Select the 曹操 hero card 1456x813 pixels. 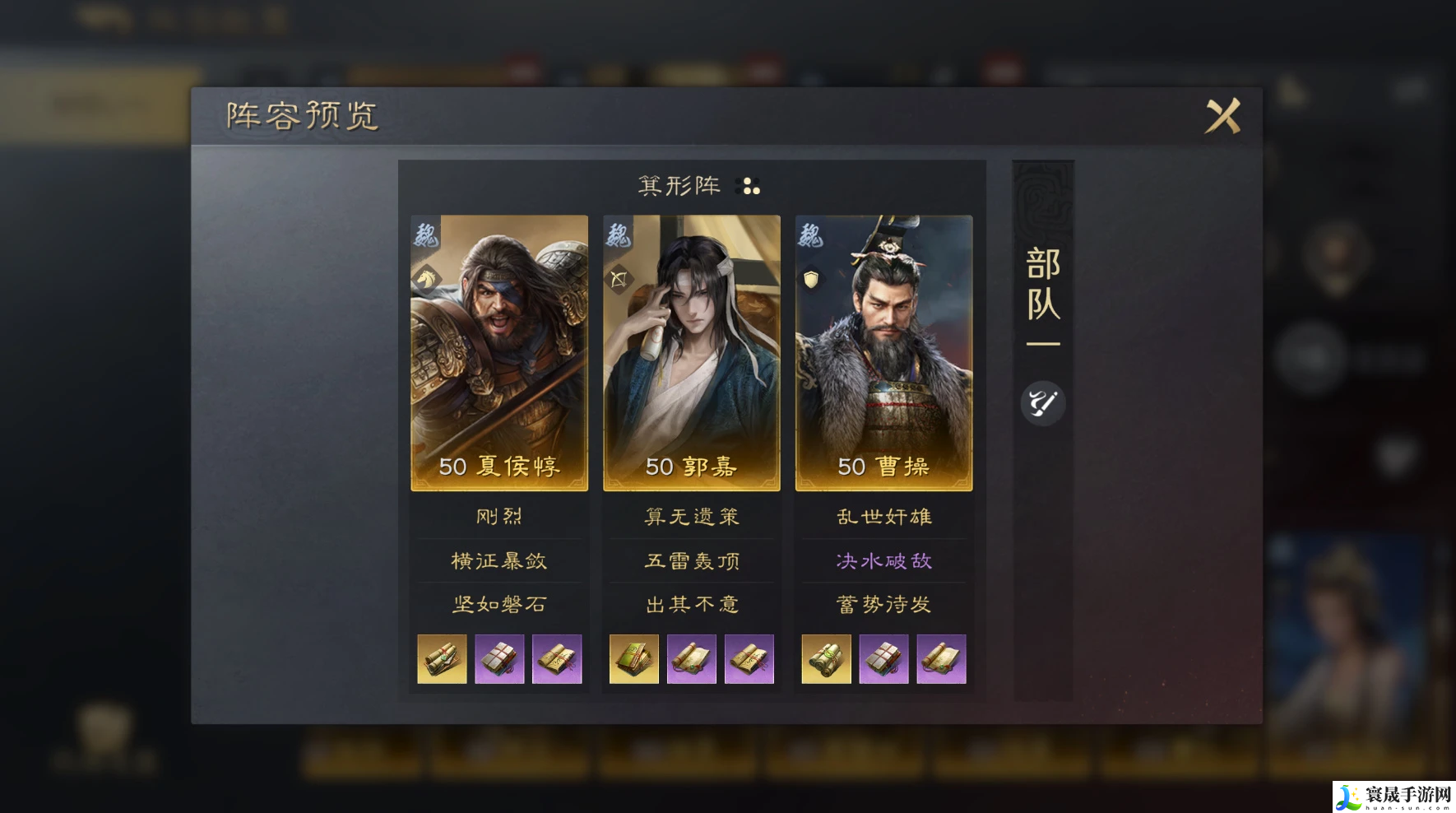click(x=883, y=352)
